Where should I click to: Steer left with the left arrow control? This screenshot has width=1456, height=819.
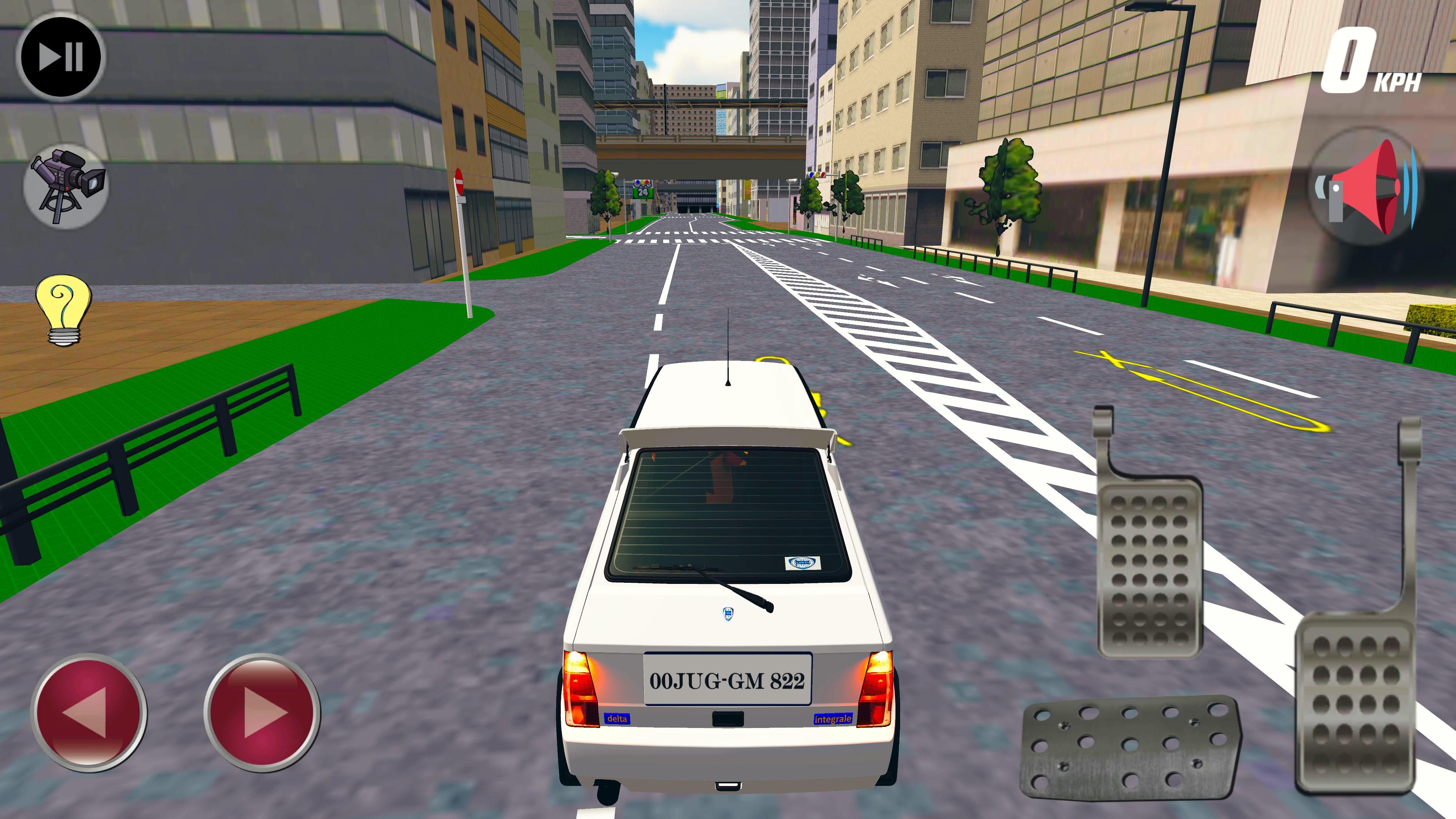coord(91,714)
